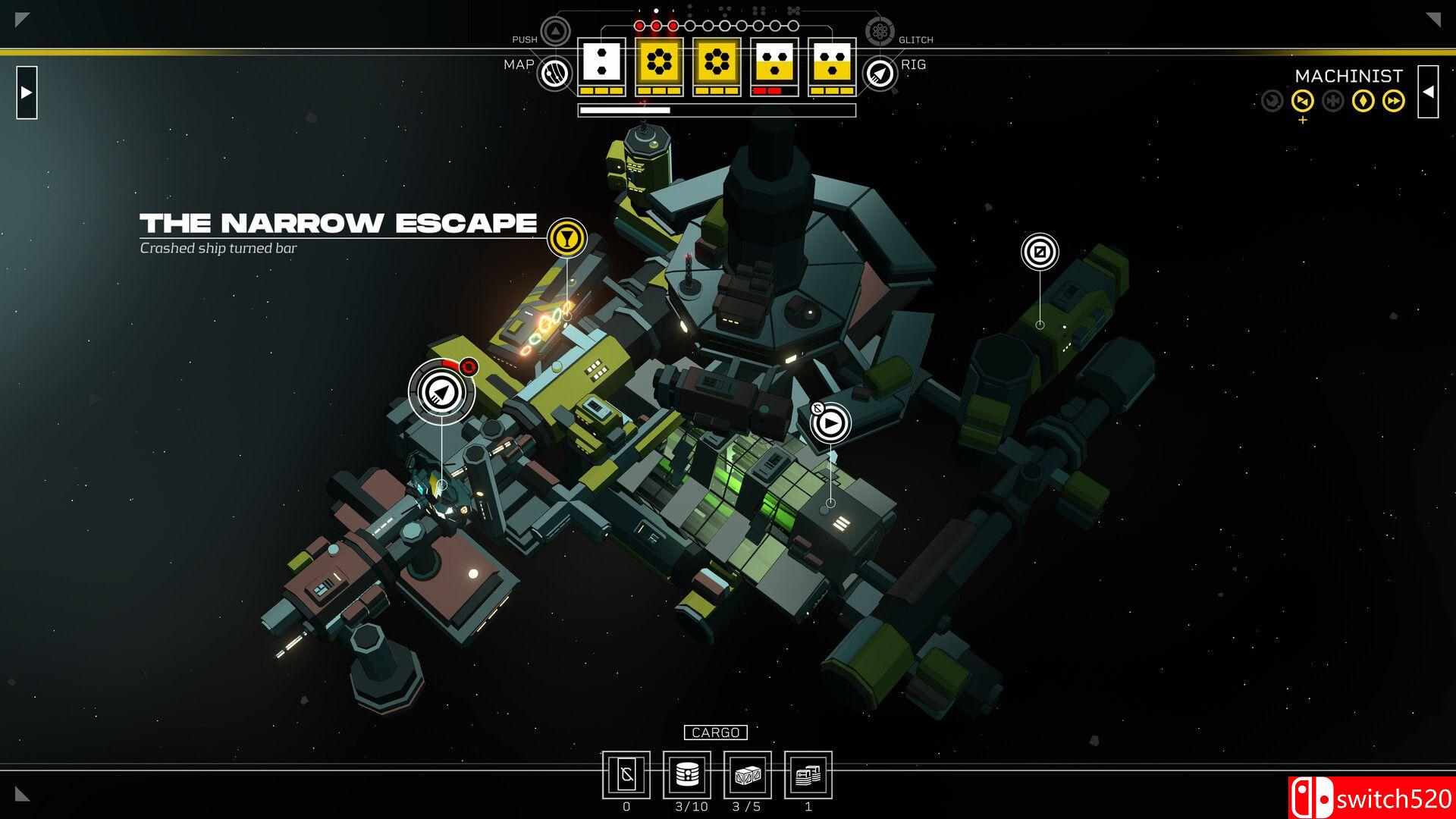Open the Map view
The image size is (1456, 819).
[554, 74]
